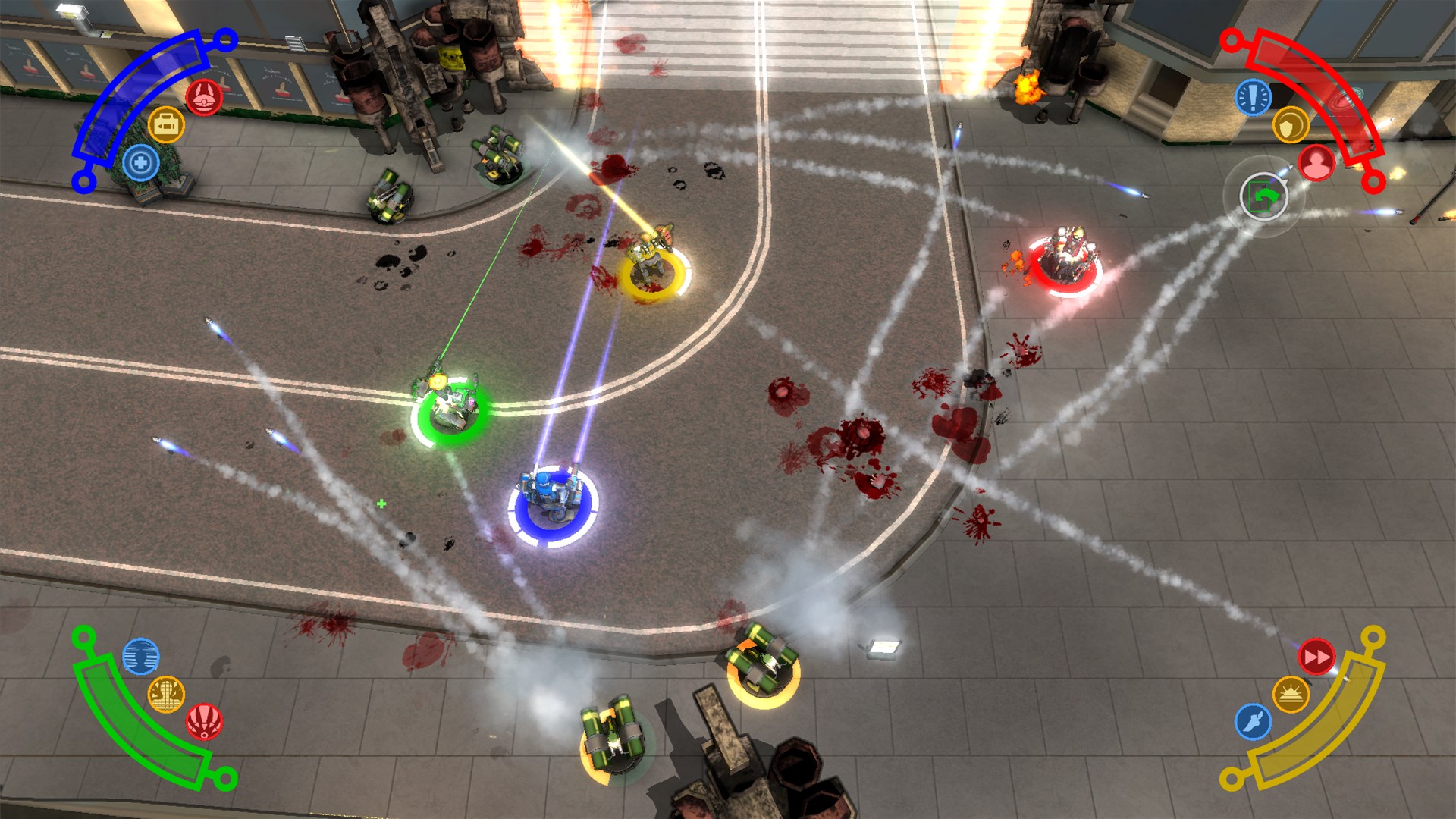Trigger green player's red claw ability icon
The height and width of the screenshot is (819, 1456).
click(204, 721)
